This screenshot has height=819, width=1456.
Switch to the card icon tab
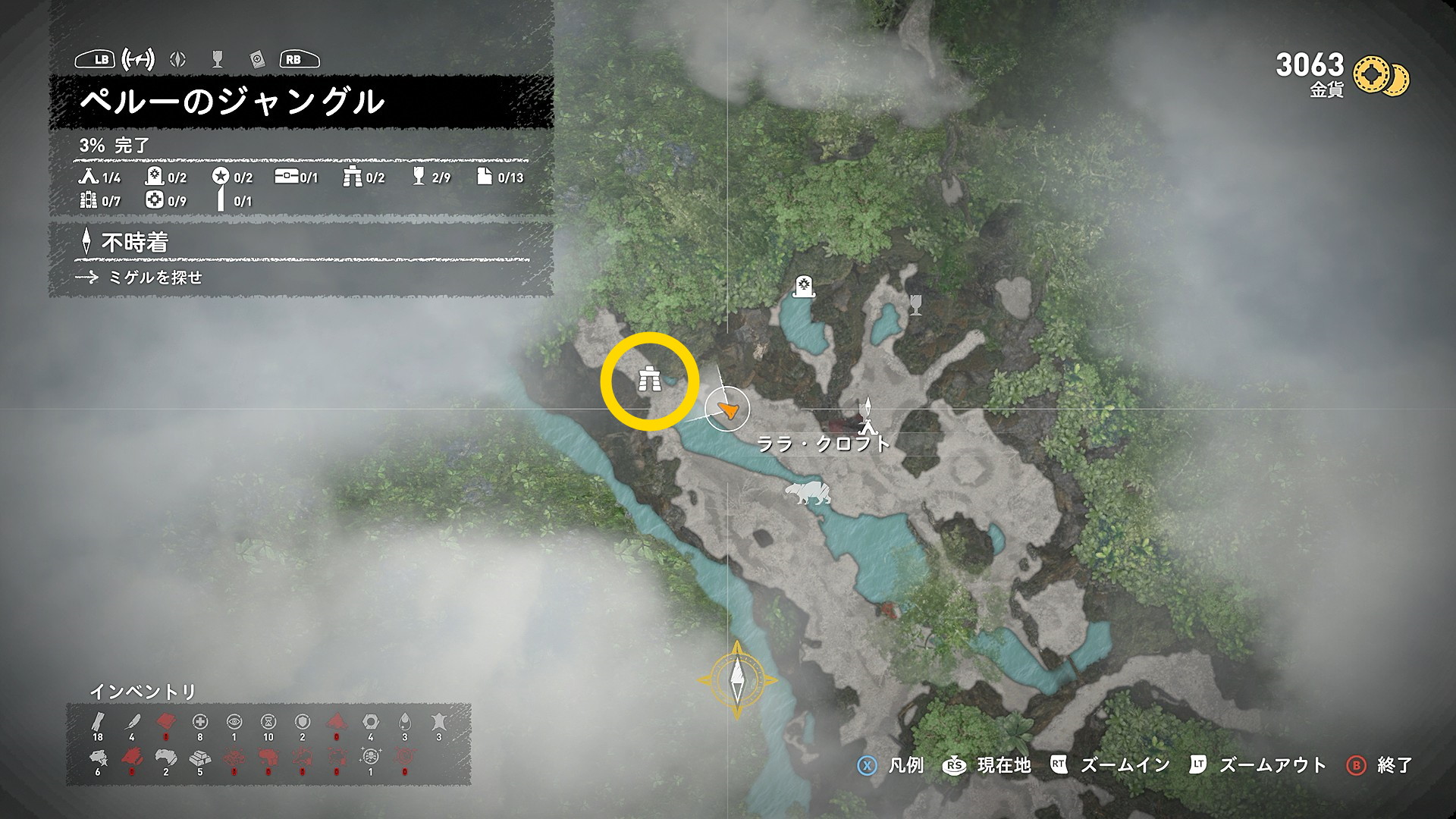tap(257, 59)
